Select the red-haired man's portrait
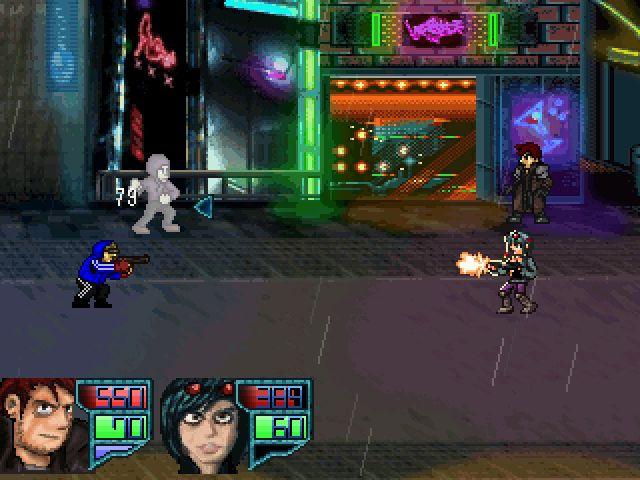 38,423
